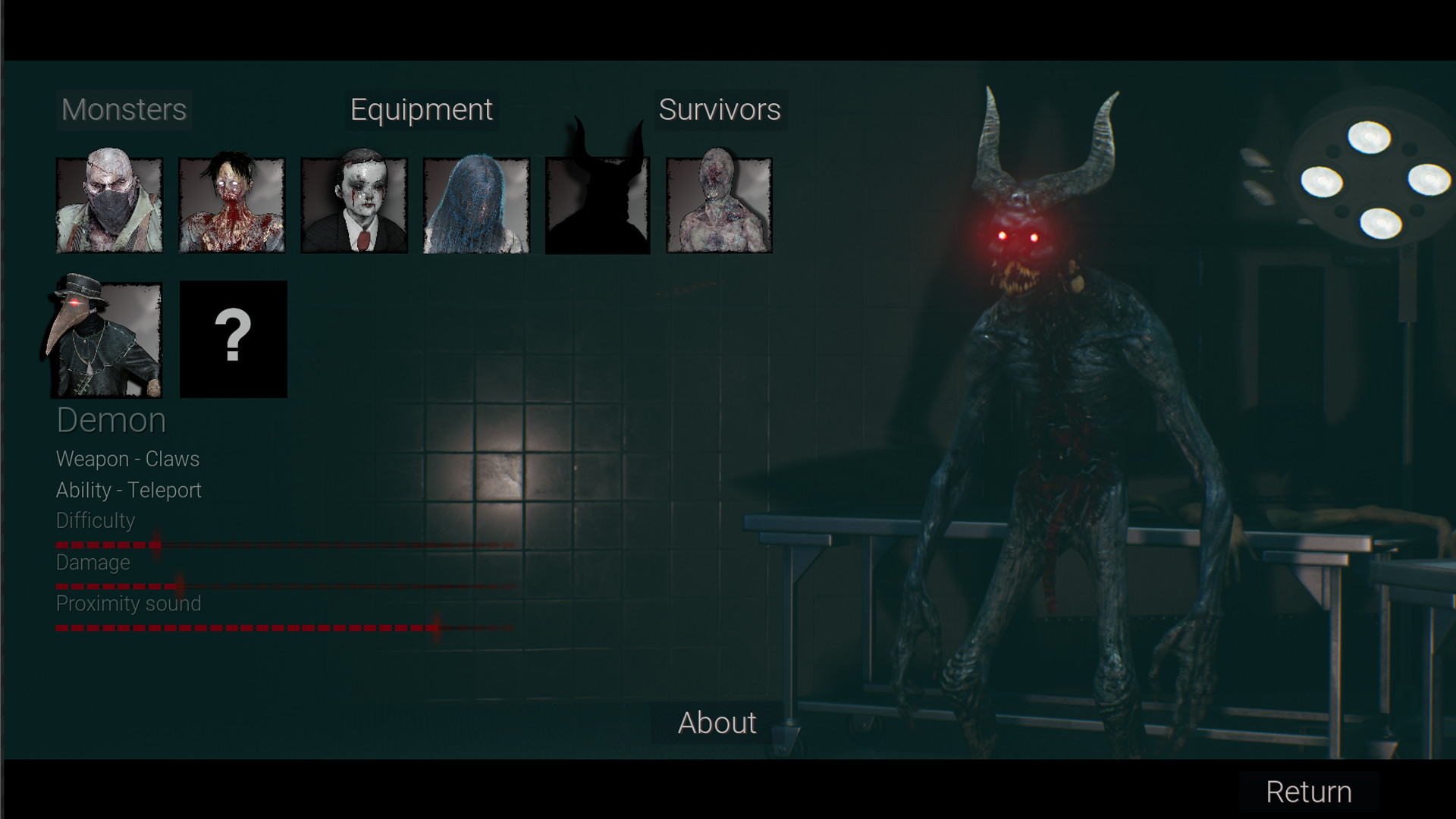The image size is (1456, 819).
Task: Open the About screen
Action: coord(716,723)
